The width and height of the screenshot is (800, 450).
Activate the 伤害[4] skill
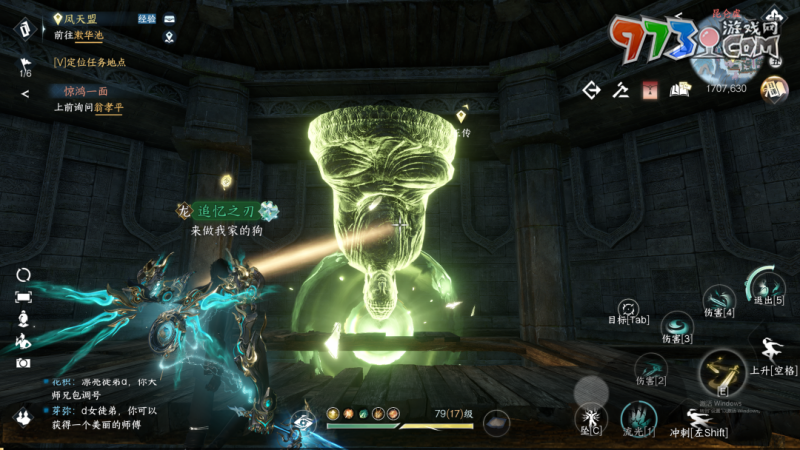(x=719, y=298)
